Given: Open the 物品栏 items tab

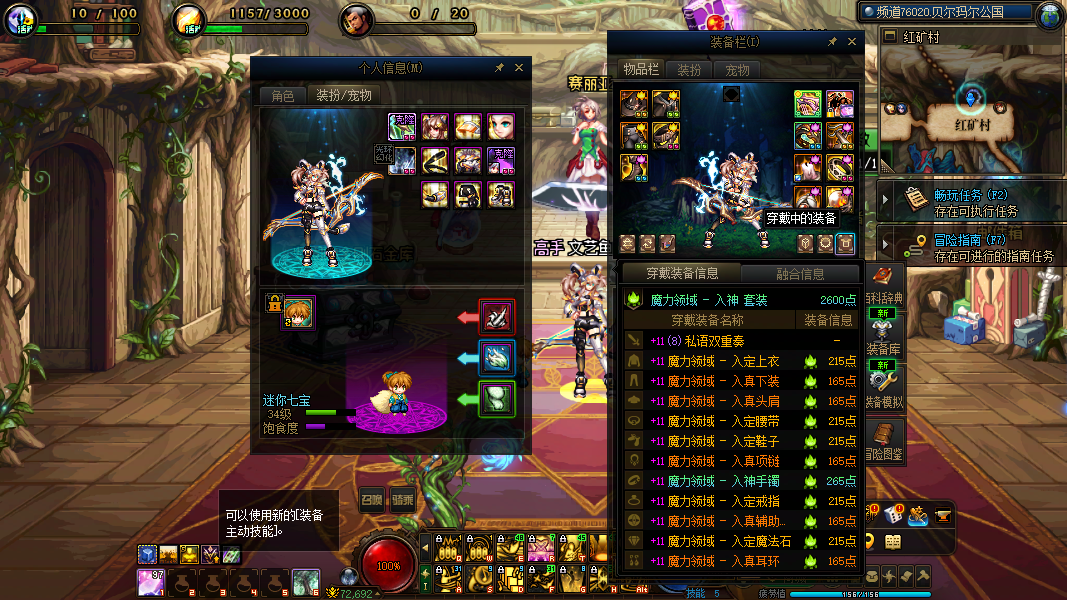Looking at the screenshot, I should tap(640, 70).
